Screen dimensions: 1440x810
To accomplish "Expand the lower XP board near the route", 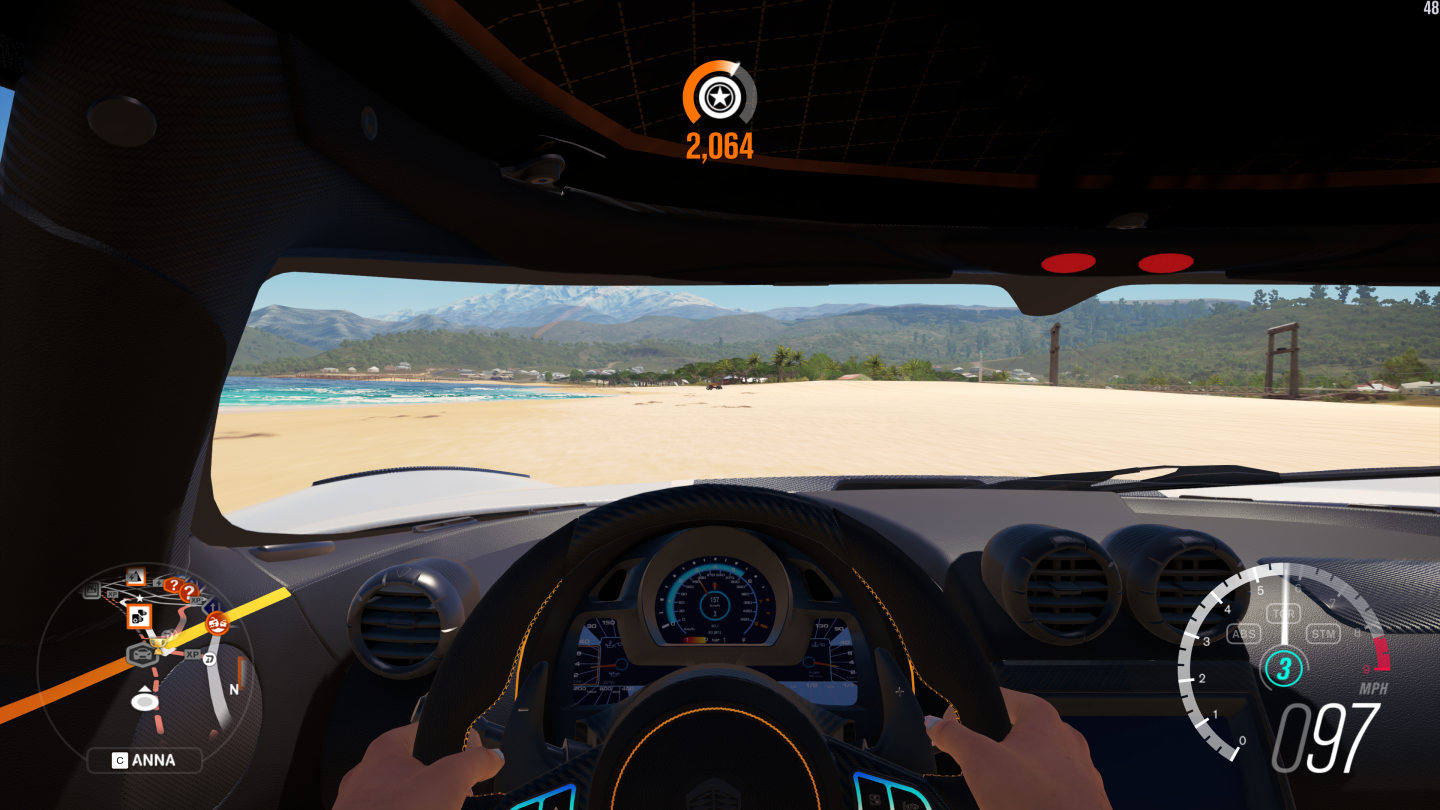I will point(192,654).
